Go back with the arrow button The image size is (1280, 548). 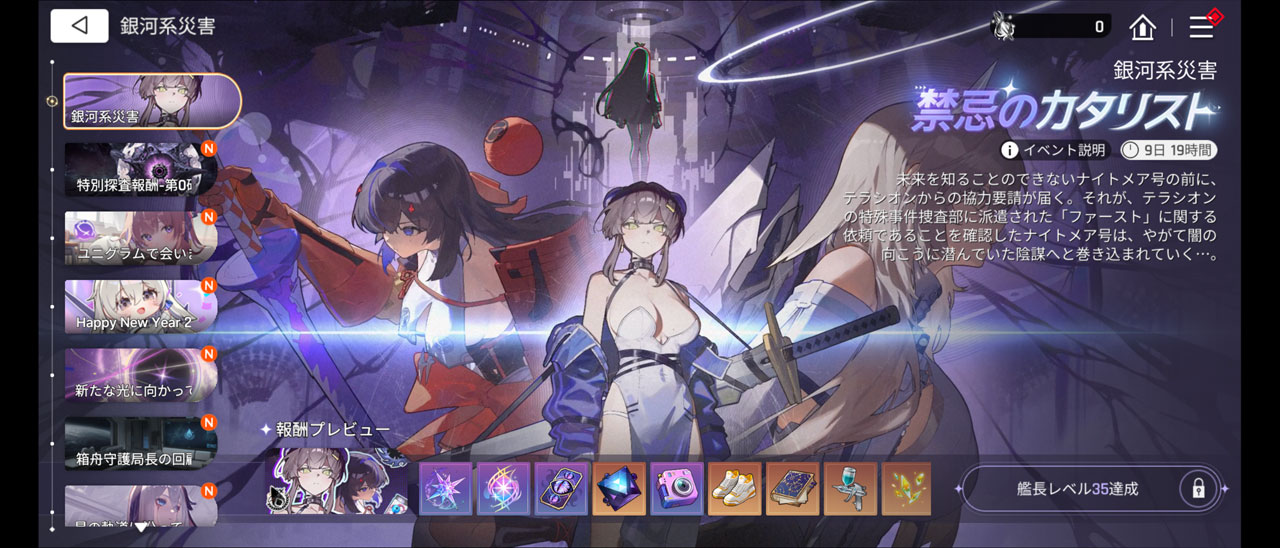[79, 26]
